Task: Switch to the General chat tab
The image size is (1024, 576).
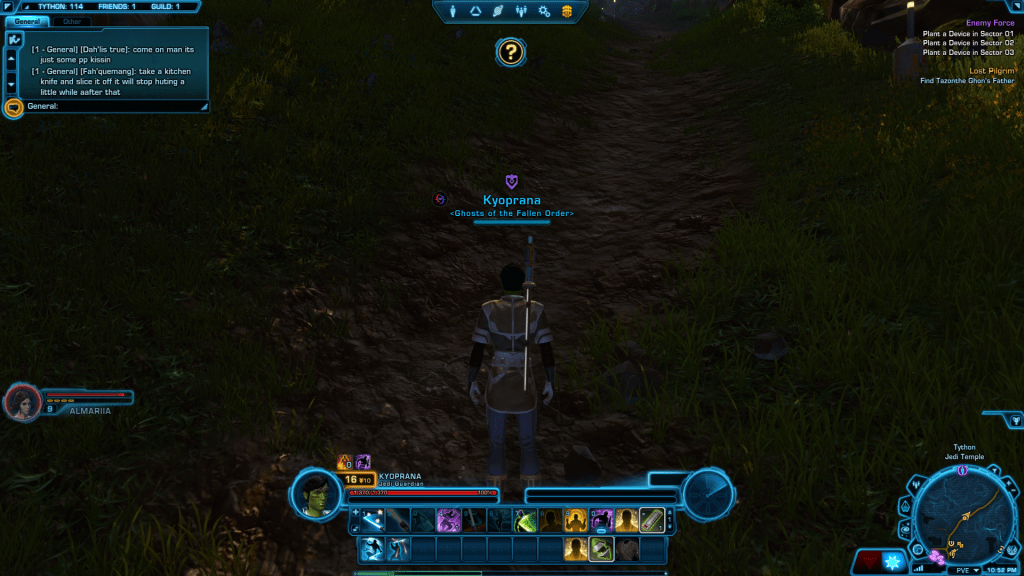Action: (x=27, y=21)
